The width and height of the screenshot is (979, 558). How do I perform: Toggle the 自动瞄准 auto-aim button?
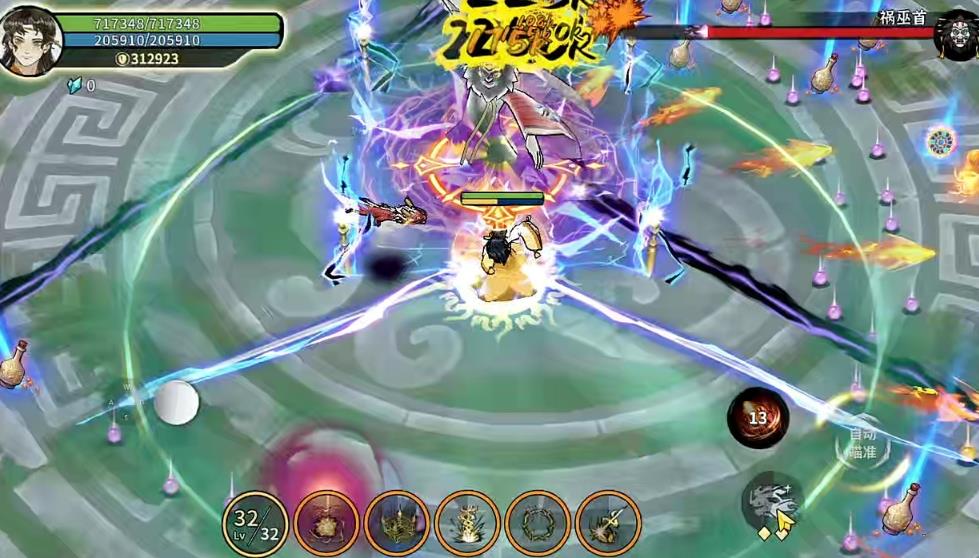[862, 443]
